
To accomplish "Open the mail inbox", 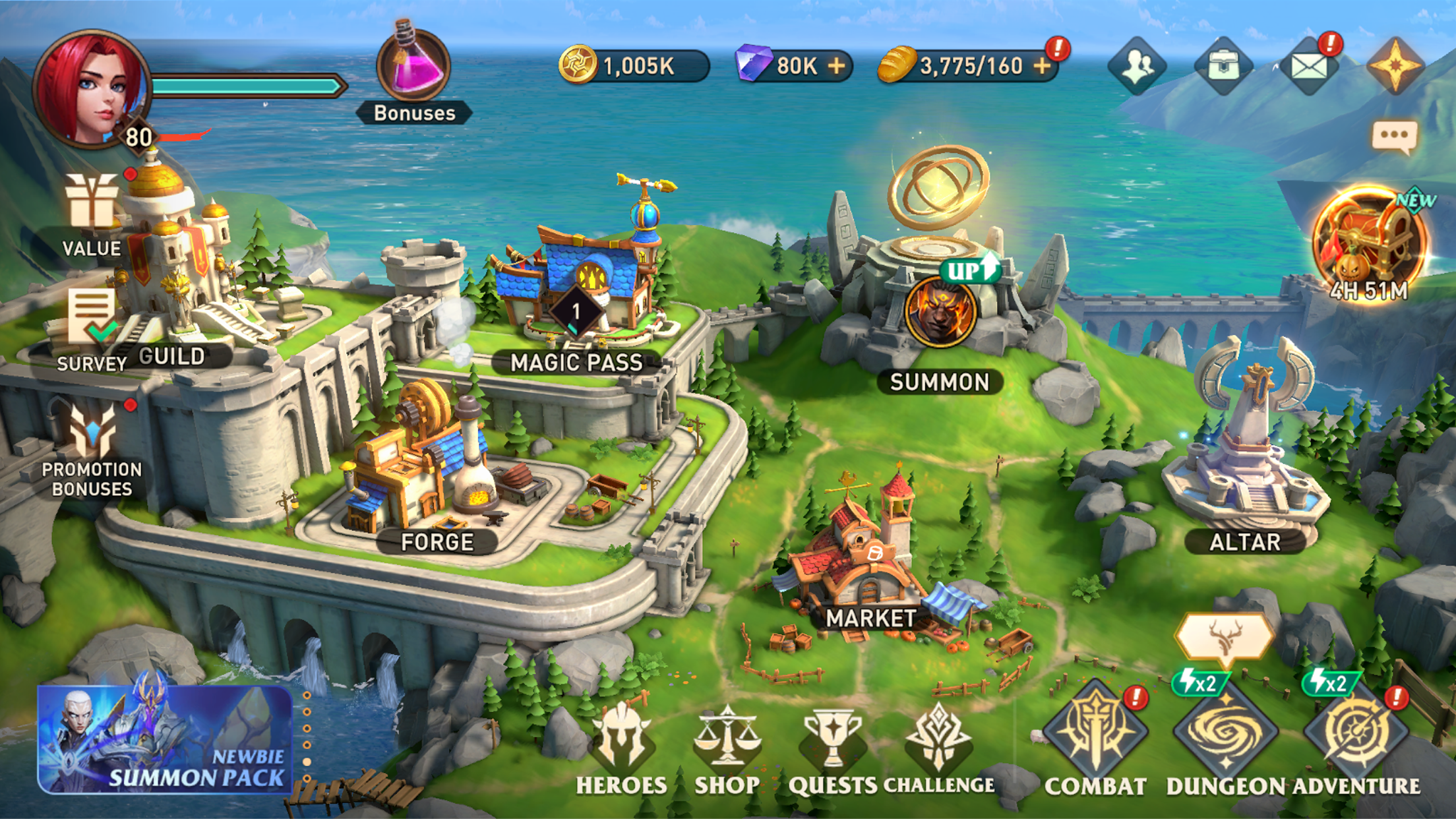I will (1310, 66).
